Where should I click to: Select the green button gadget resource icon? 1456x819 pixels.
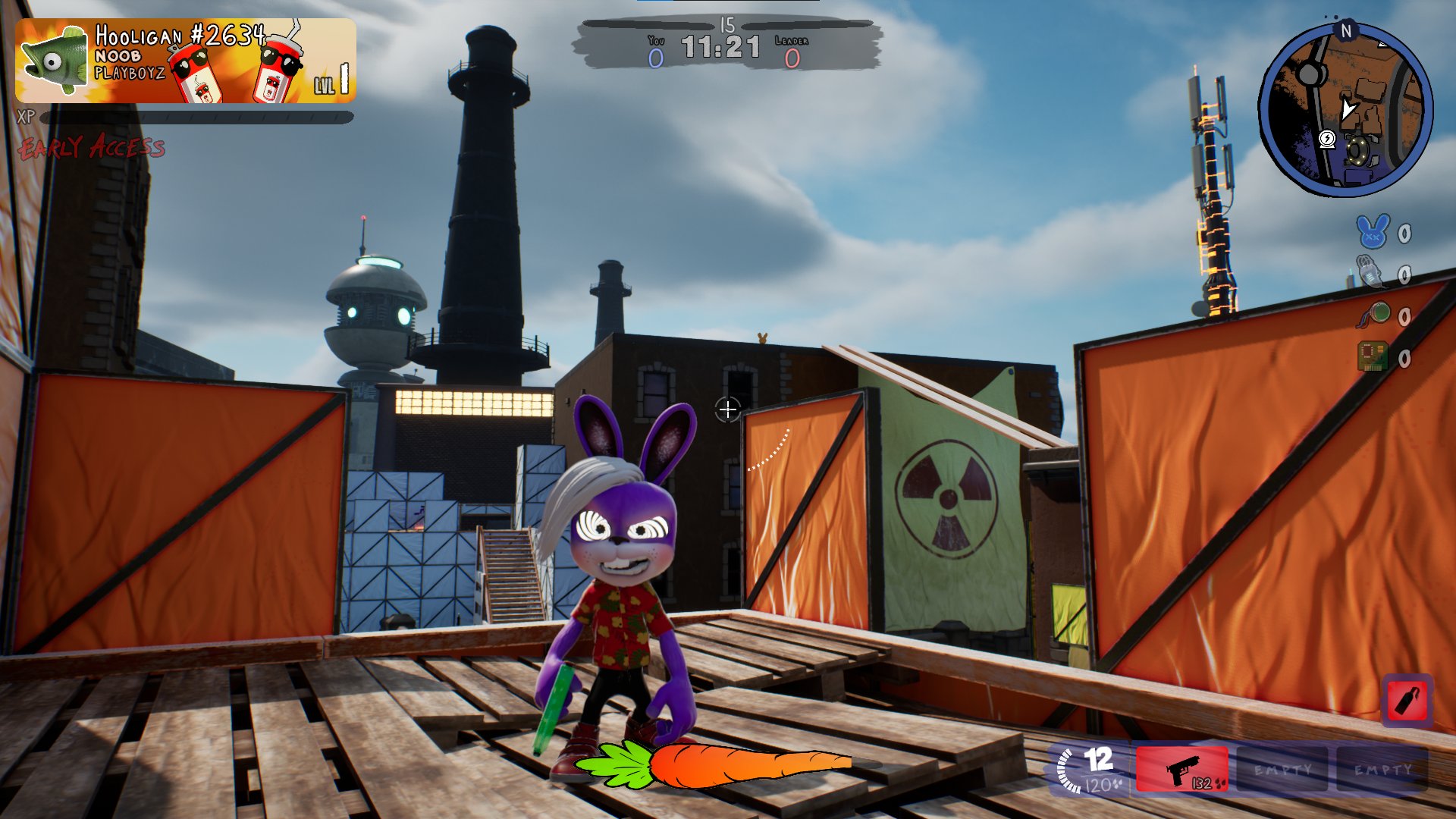(1374, 315)
